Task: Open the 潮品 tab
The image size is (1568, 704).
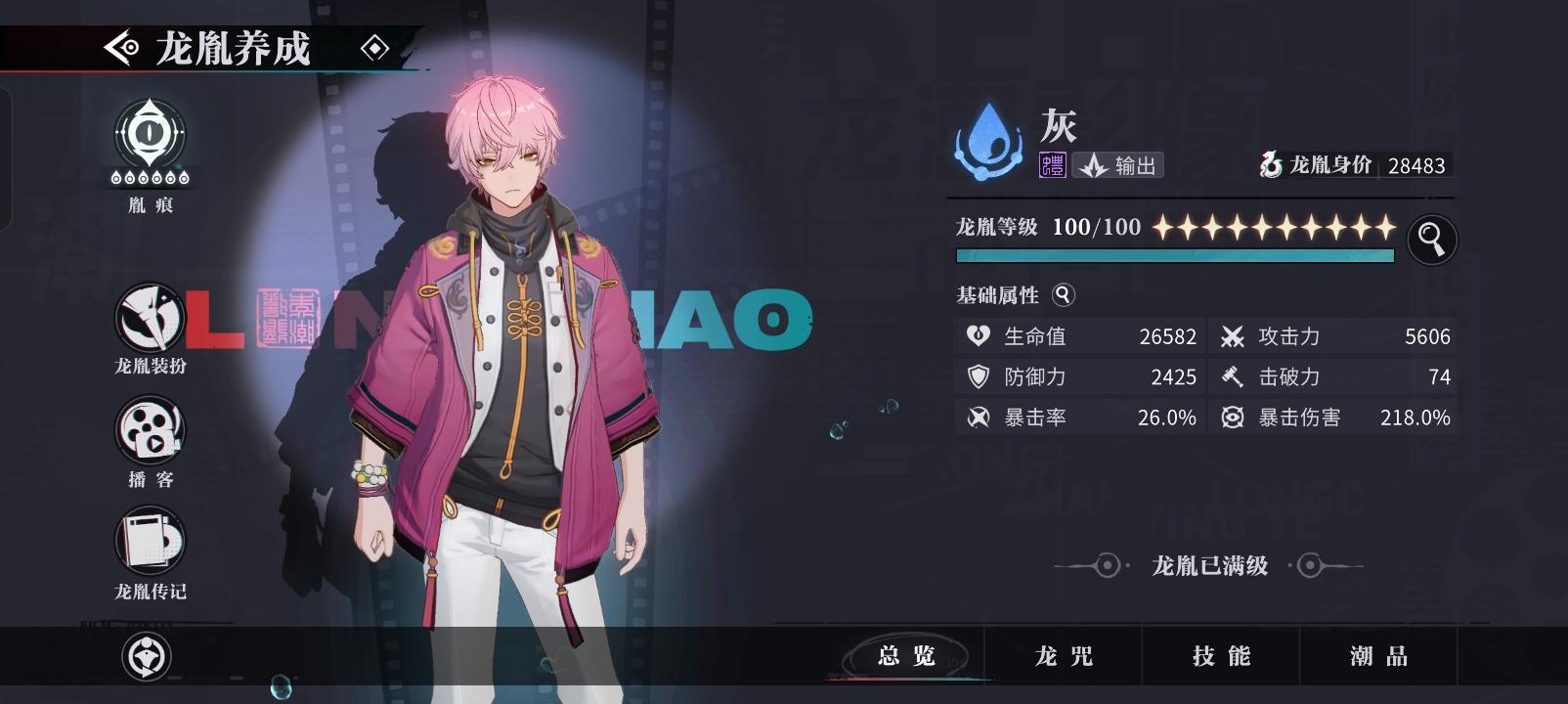Action: point(1376,657)
